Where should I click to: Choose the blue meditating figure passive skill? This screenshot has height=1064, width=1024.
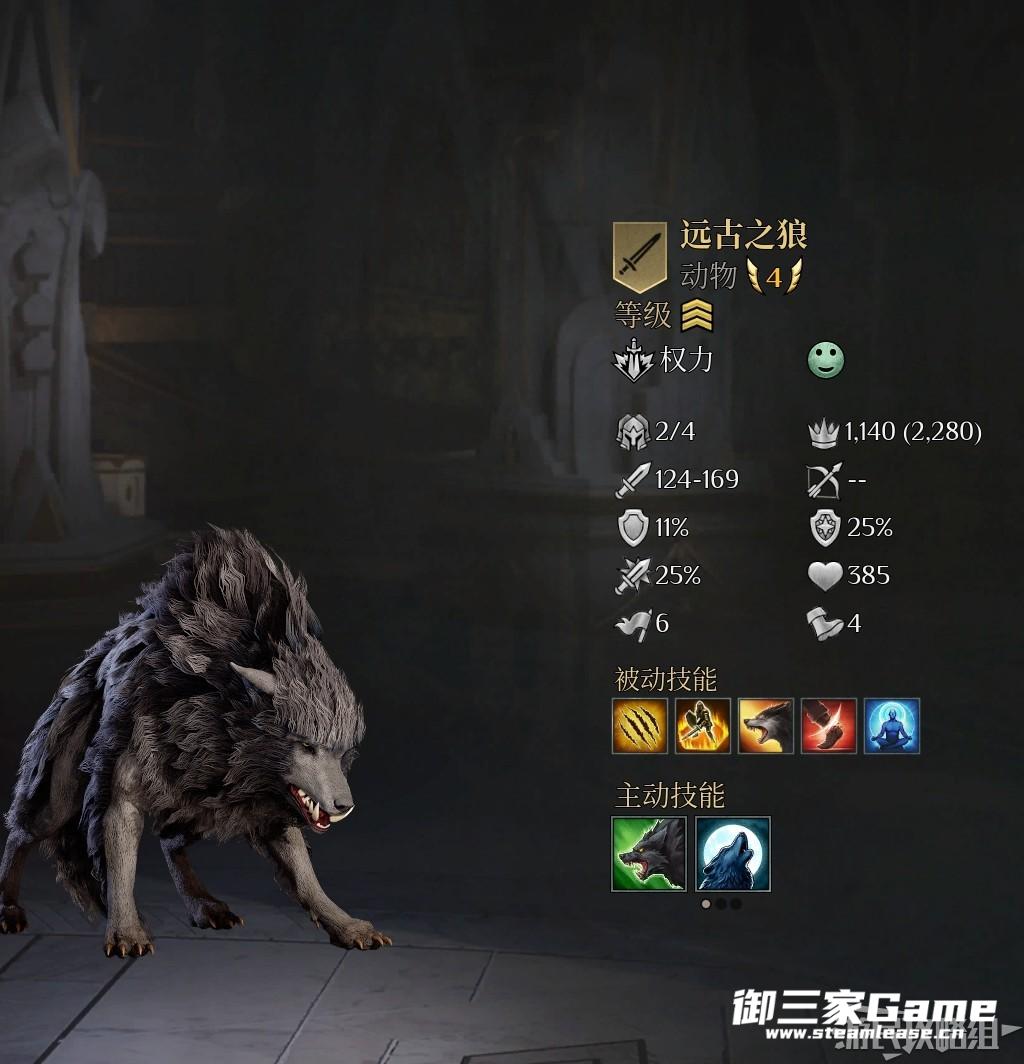891,726
